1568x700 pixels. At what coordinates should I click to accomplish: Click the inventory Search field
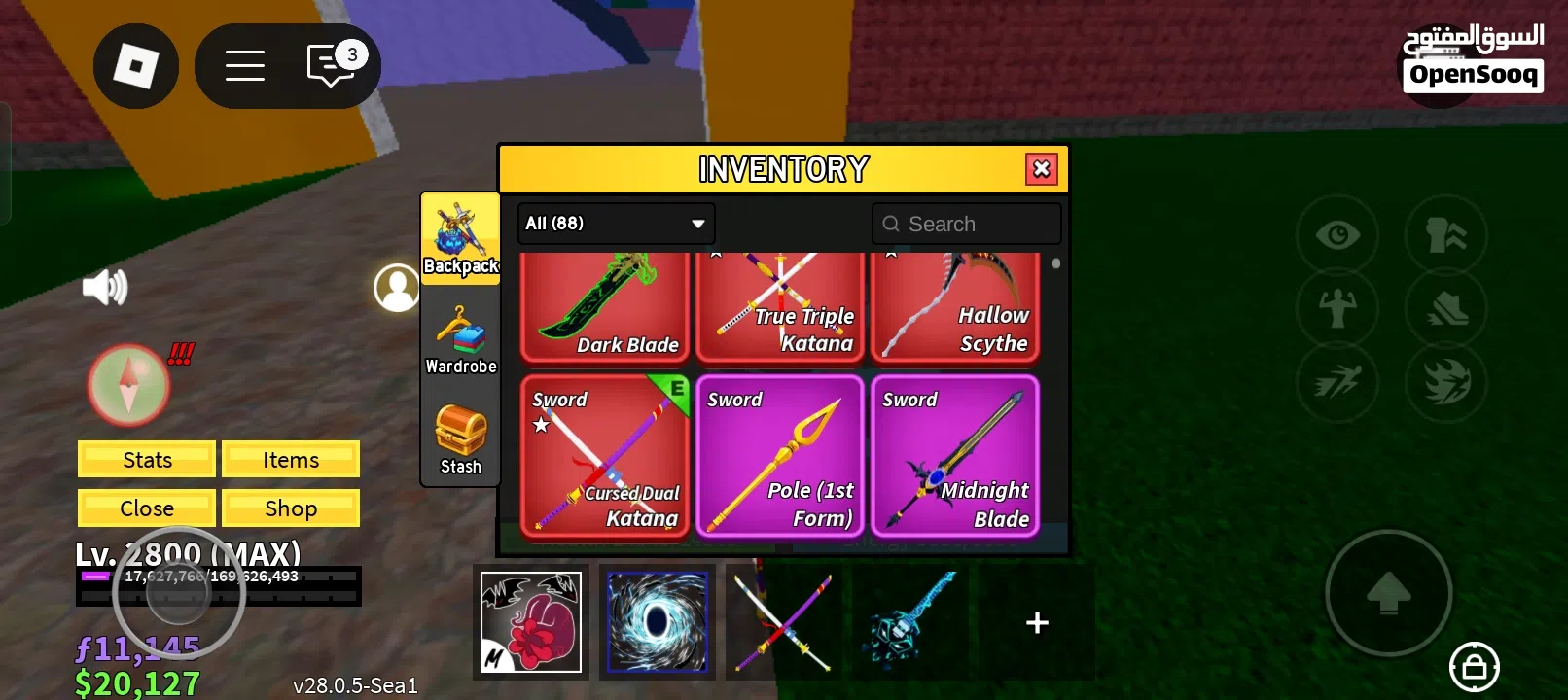tap(966, 224)
